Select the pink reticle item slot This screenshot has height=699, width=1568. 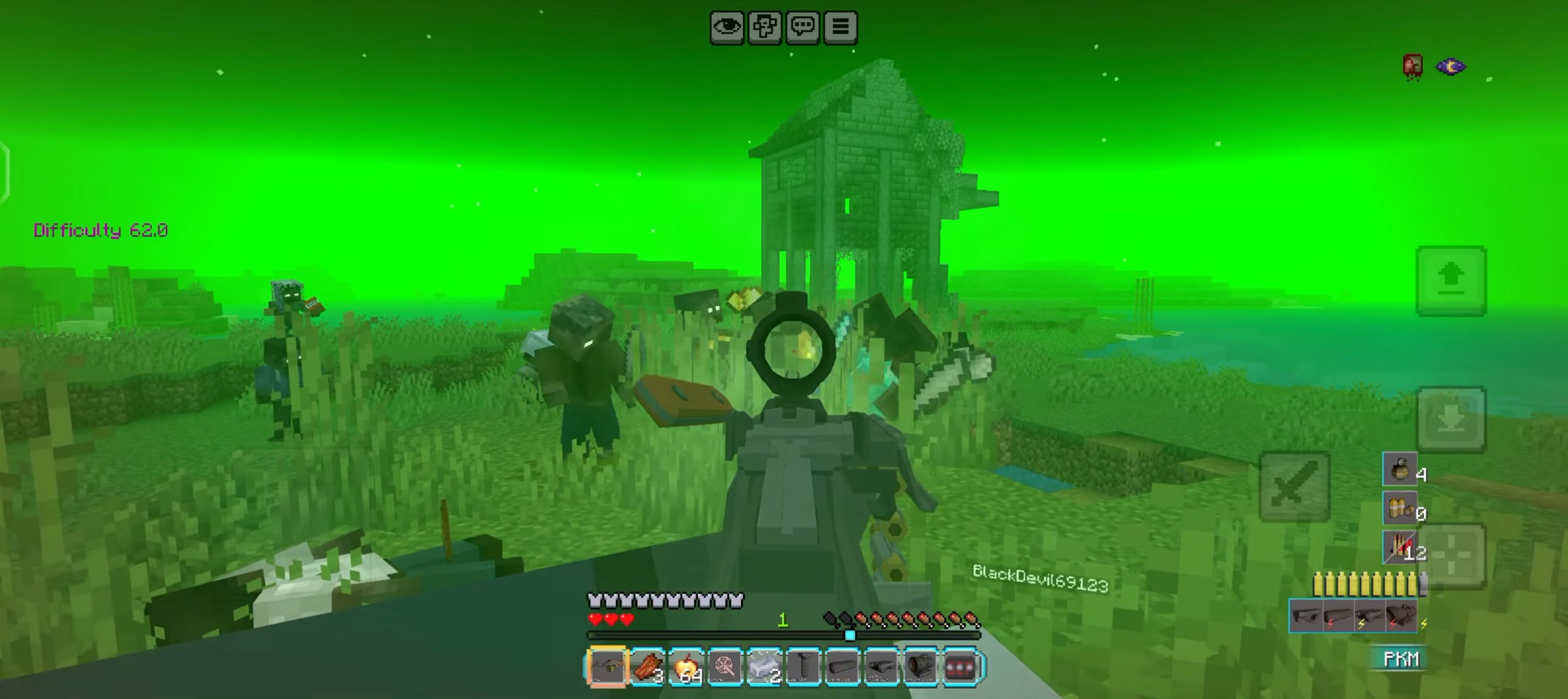(x=725, y=666)
